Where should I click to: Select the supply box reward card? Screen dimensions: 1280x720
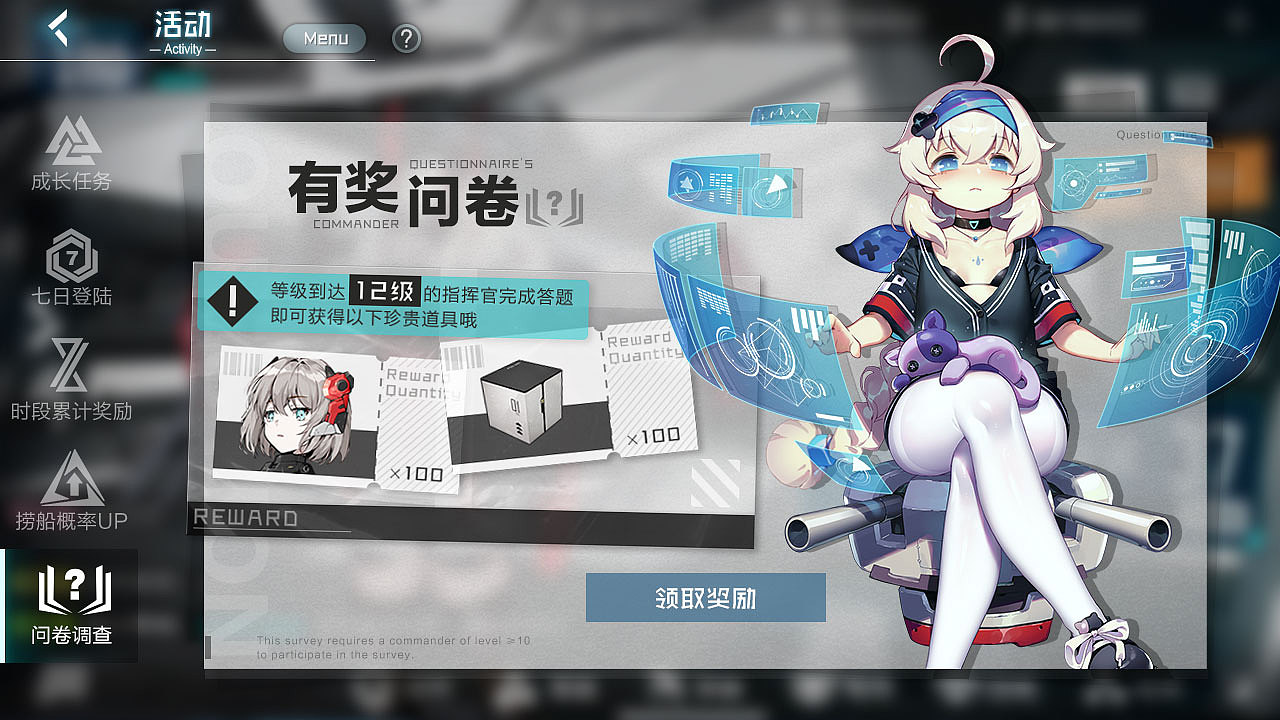[525, 400]
